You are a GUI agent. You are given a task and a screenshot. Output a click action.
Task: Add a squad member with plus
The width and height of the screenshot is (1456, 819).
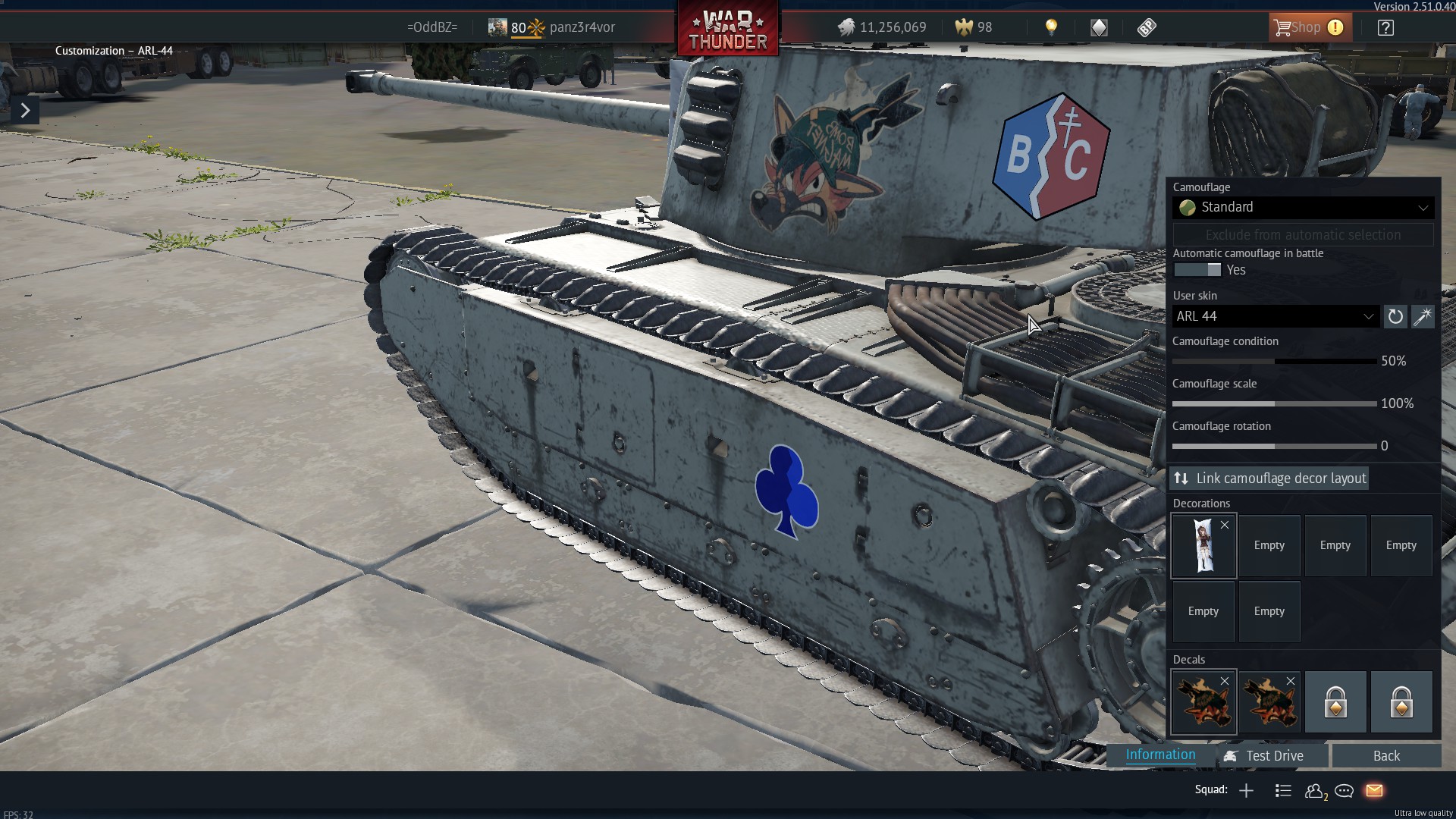pos(1246,791)
